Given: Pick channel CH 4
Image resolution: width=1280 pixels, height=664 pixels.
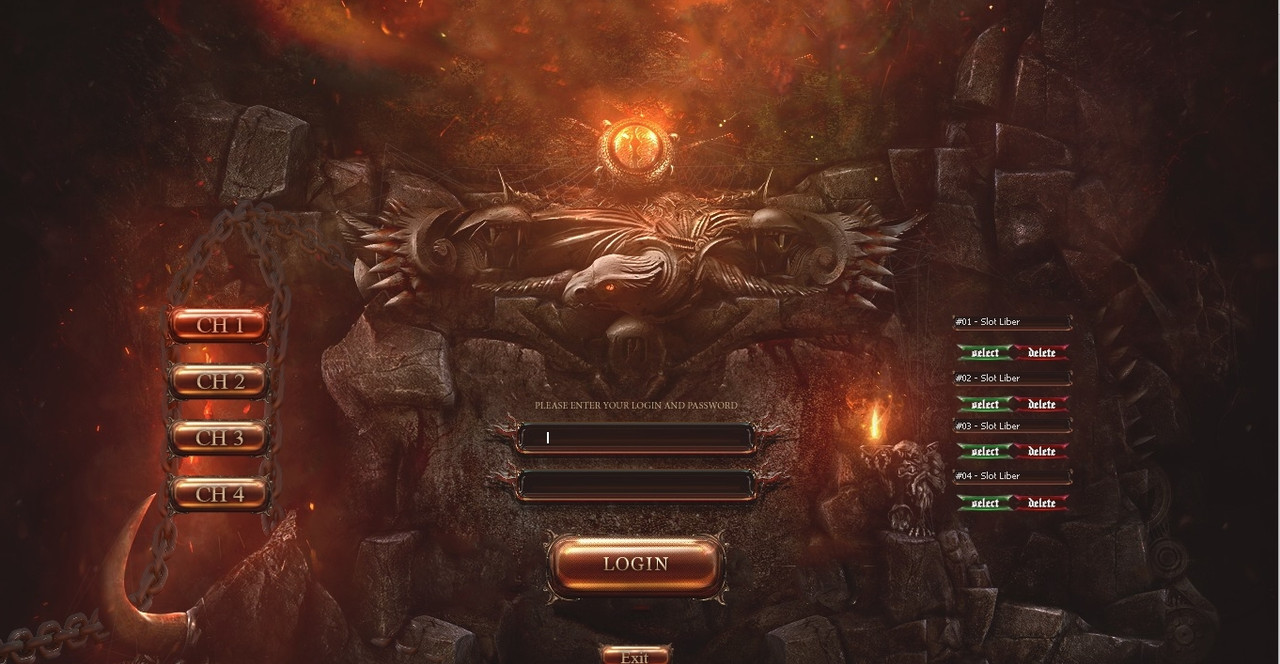Looking at the screenshot, I should 220,494.
